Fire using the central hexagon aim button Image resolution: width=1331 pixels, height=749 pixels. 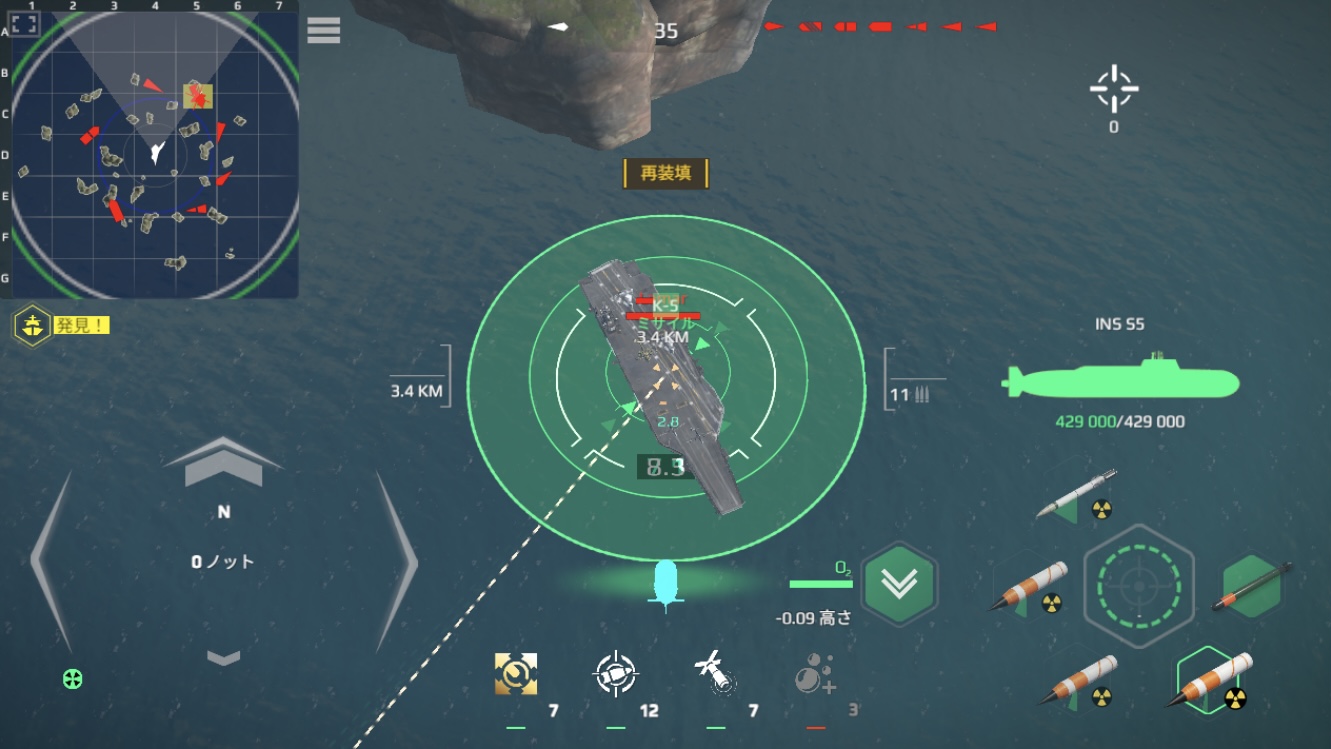pos(1138,585)
